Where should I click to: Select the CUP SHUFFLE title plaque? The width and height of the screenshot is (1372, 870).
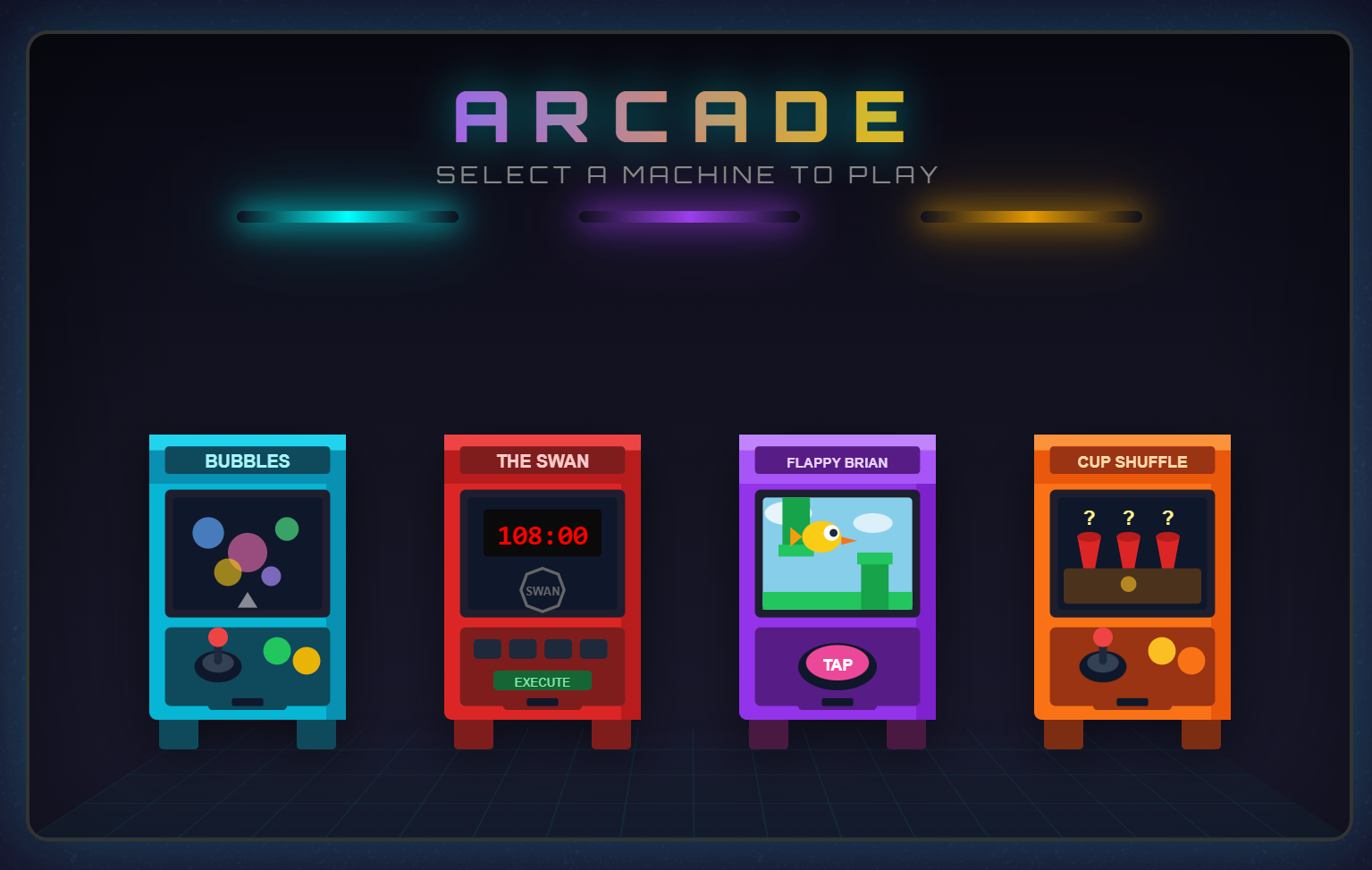[x=1132, y=461]
